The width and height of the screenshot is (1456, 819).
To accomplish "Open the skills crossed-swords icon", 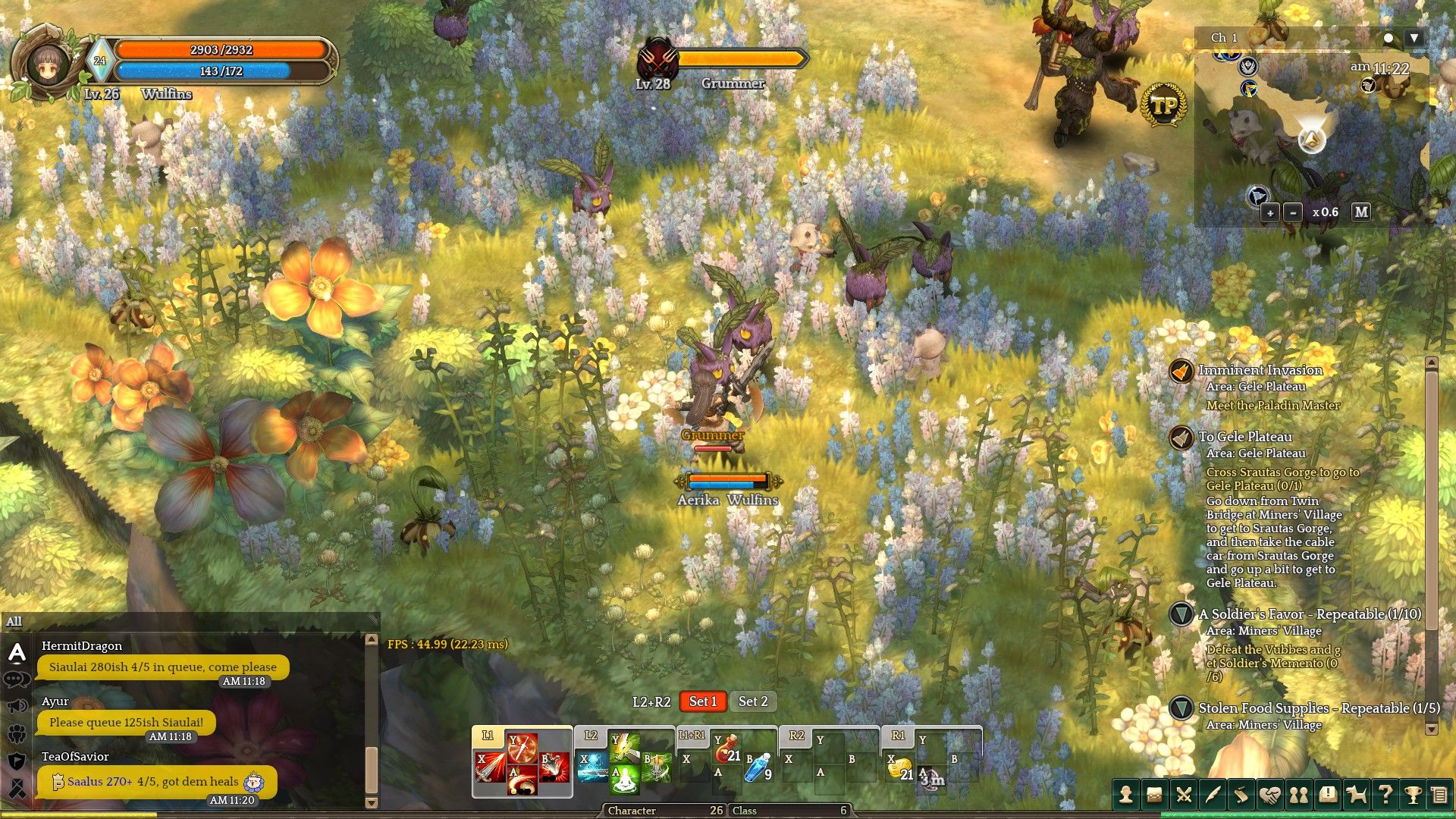I will click(1183, 793).
